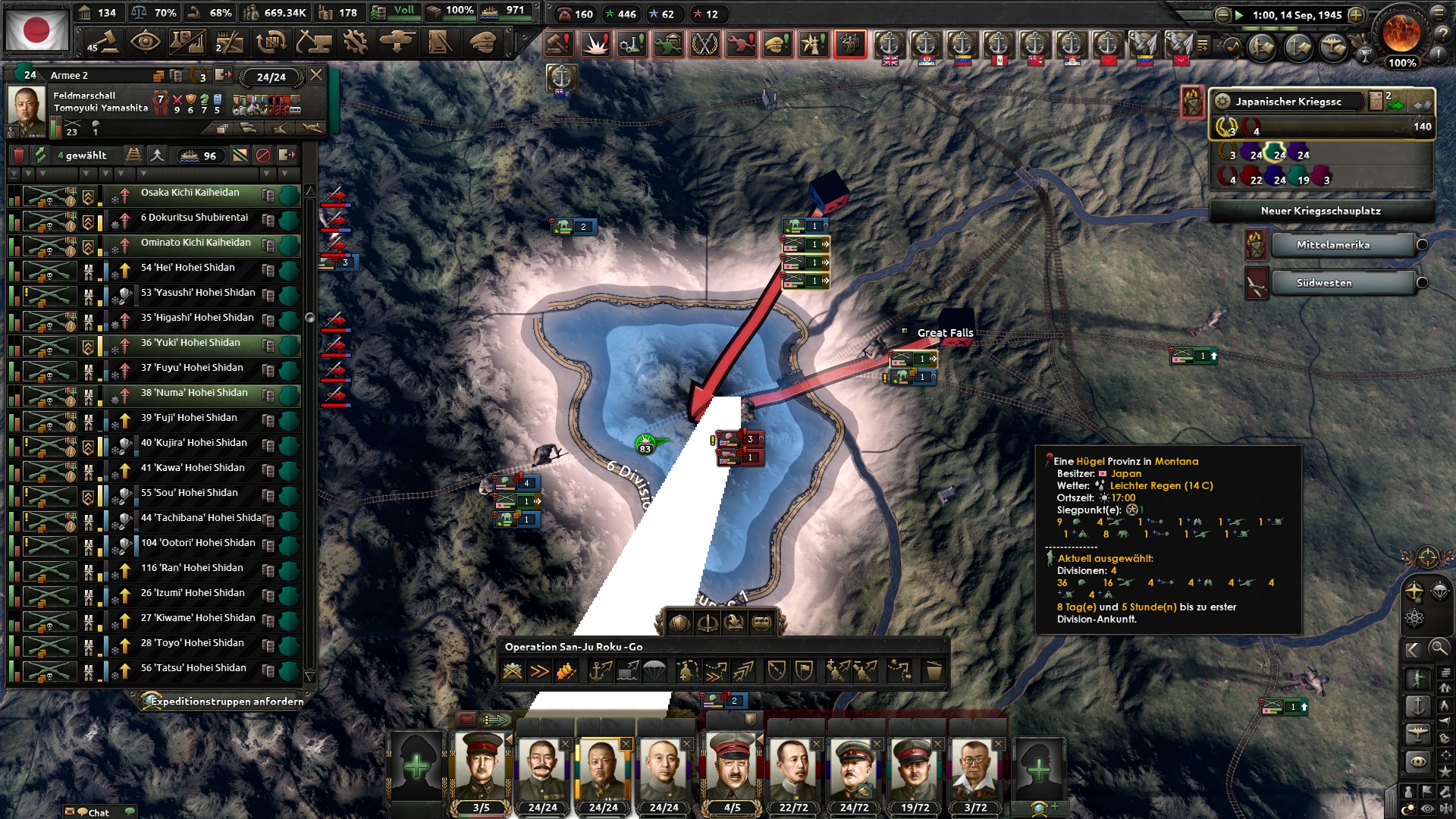This screenshot has width=1456, height=819.
Task: Select division 54 'Hei' Hohei Shidan
Action: (x=190, y=267)
